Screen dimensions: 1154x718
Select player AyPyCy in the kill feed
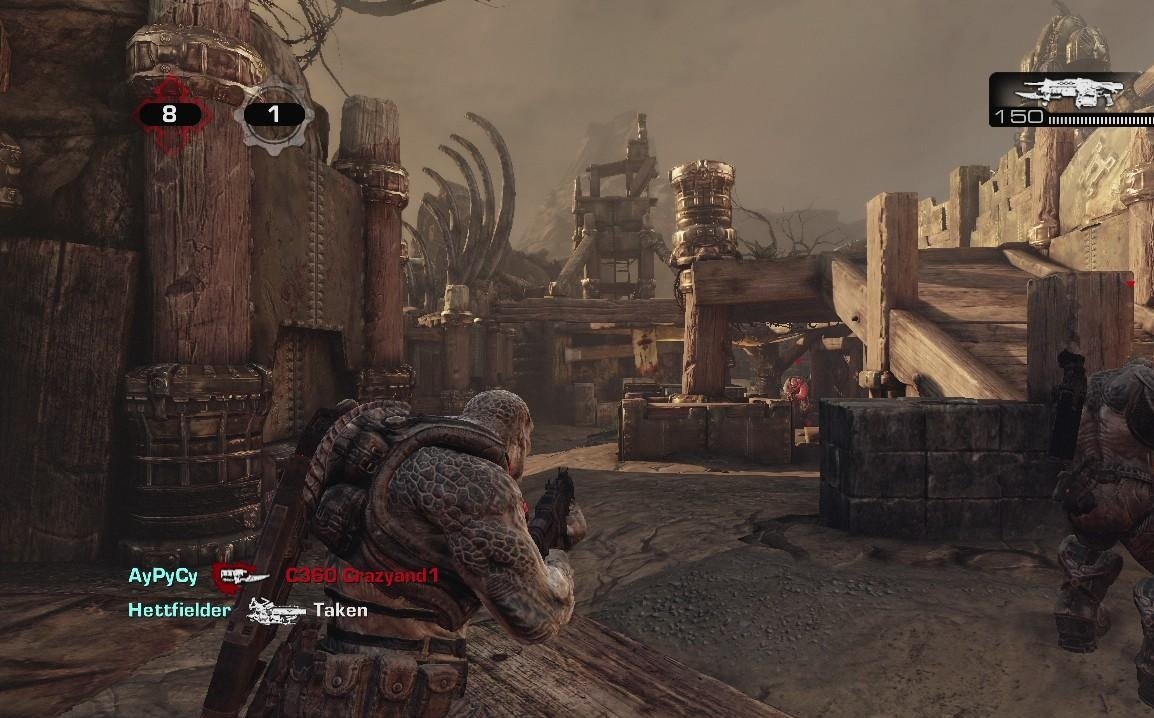(163, 576)
